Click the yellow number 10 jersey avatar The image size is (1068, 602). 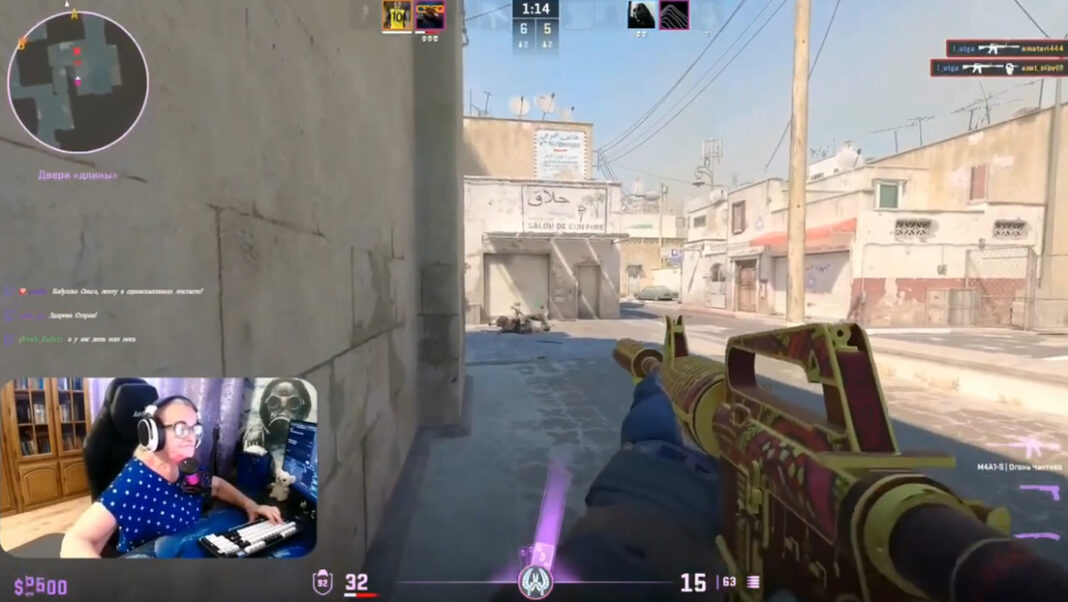tap(397, 15)
